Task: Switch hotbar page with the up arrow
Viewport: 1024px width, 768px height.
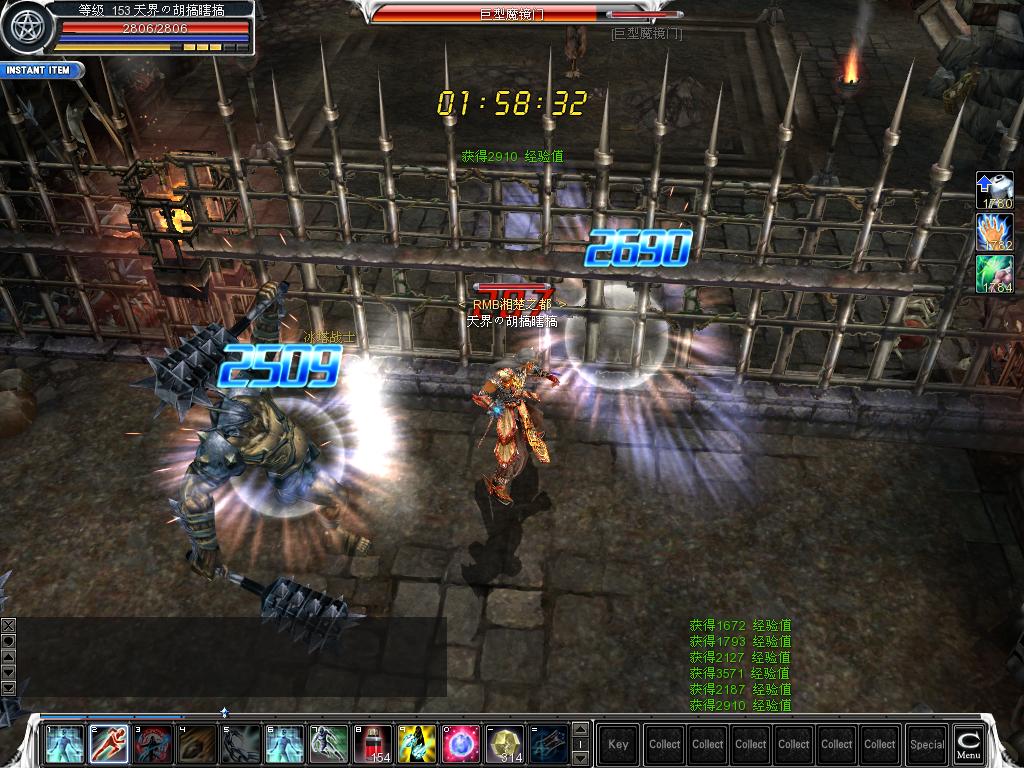Action: point(578,729)
